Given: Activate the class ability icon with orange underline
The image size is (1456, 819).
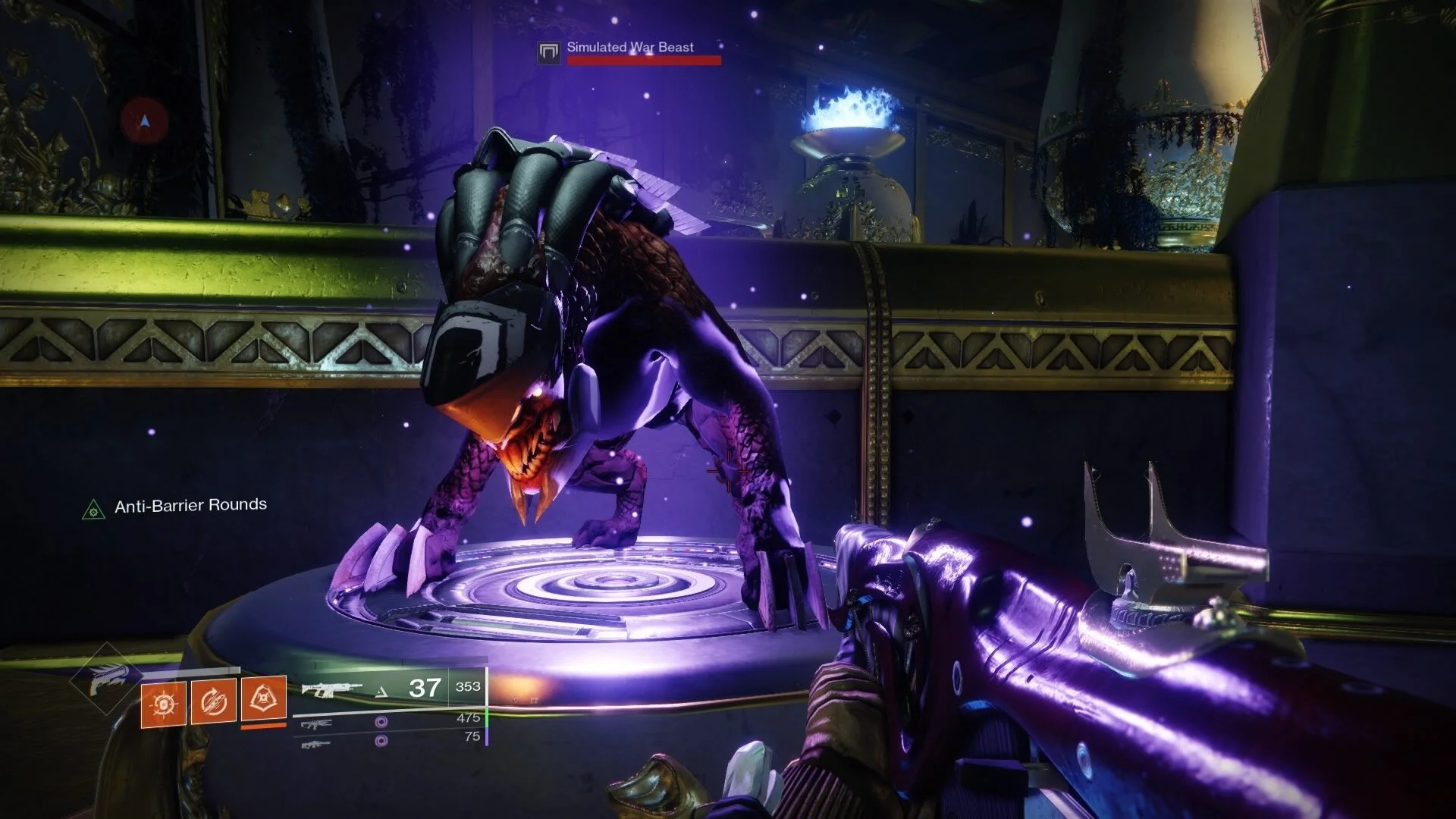Looking at the screenshot, I should pos(263,699).
